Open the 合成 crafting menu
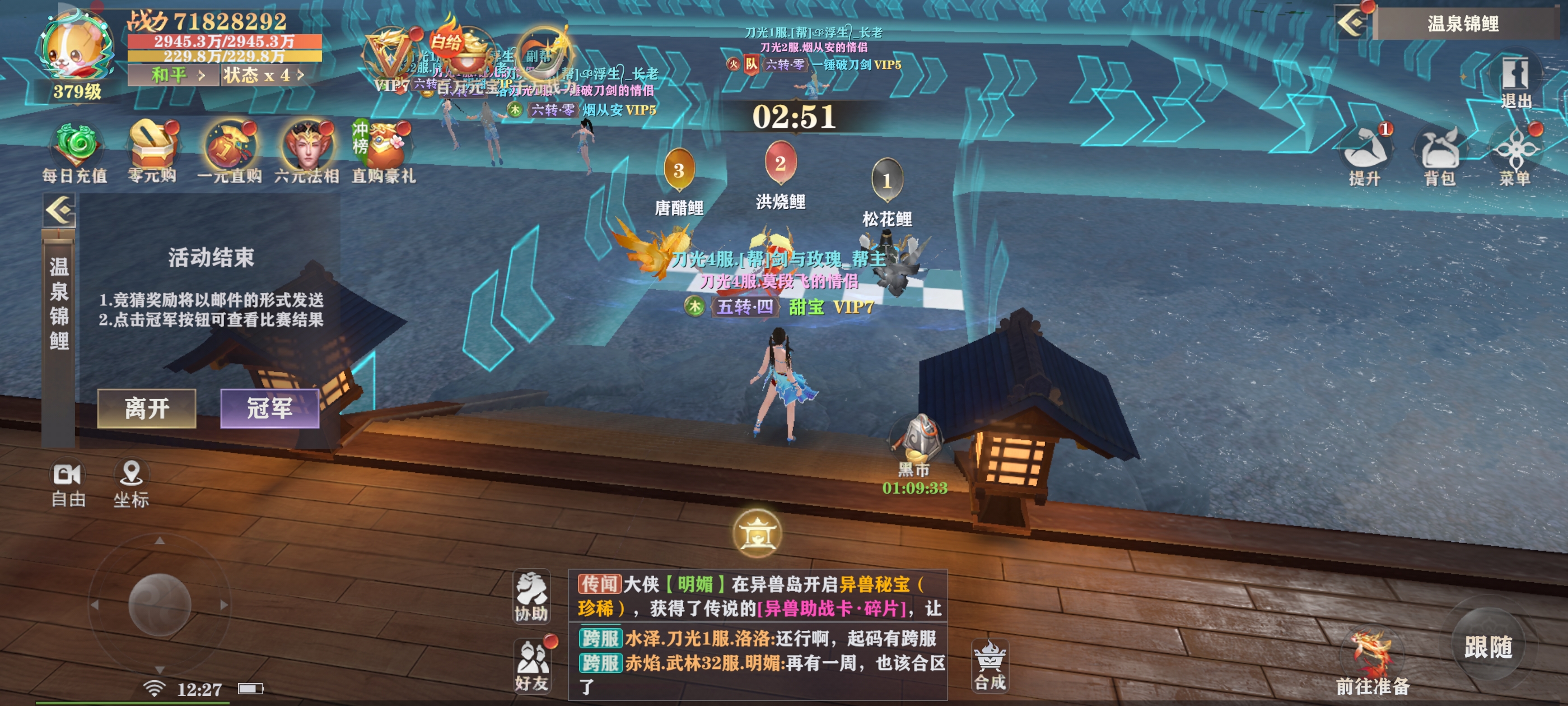Image resolution: width=1568 pixels, height=706 pixels. pos(990,665)
